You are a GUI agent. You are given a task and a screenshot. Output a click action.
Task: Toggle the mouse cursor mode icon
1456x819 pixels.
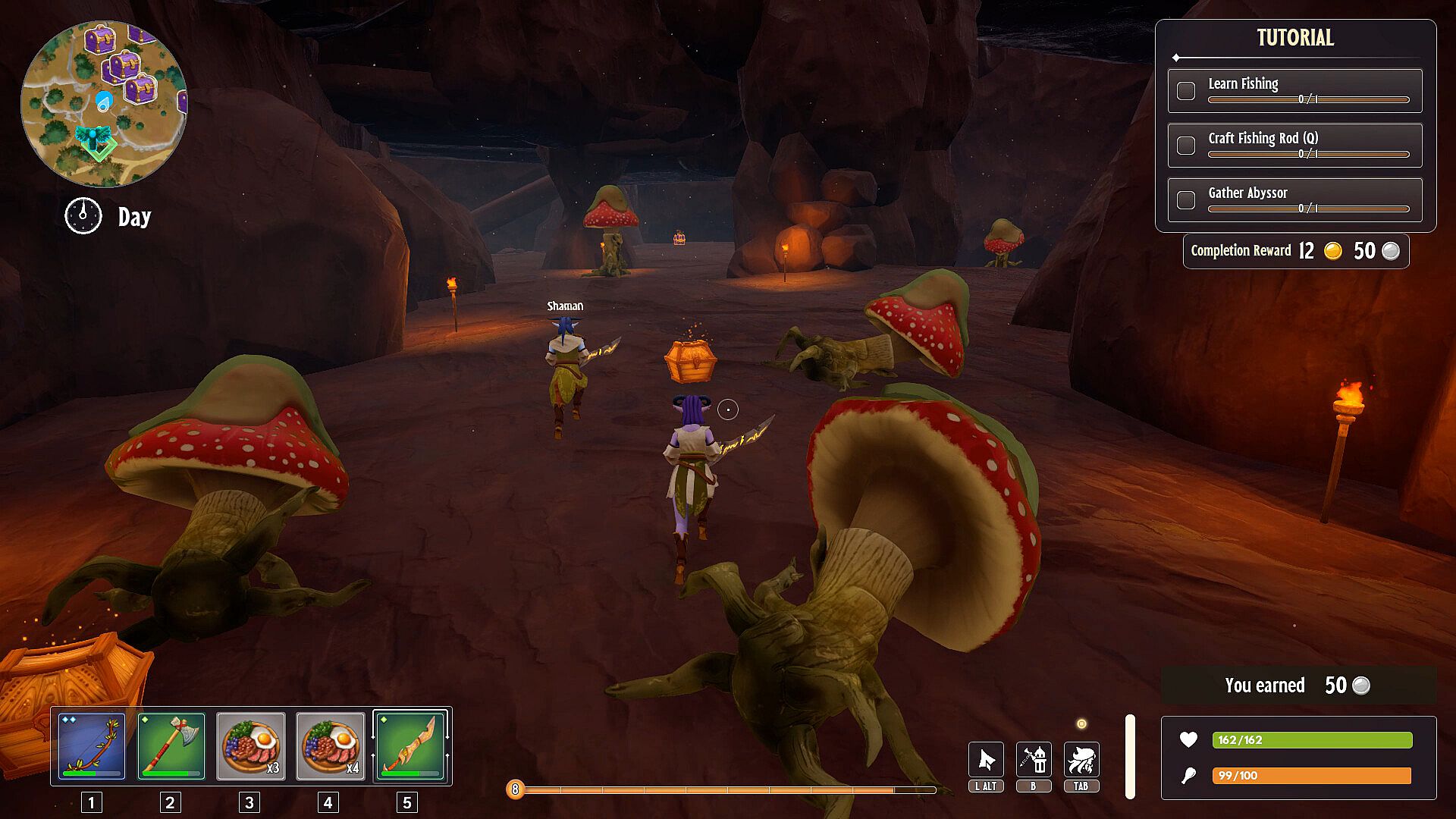[986, 760]
